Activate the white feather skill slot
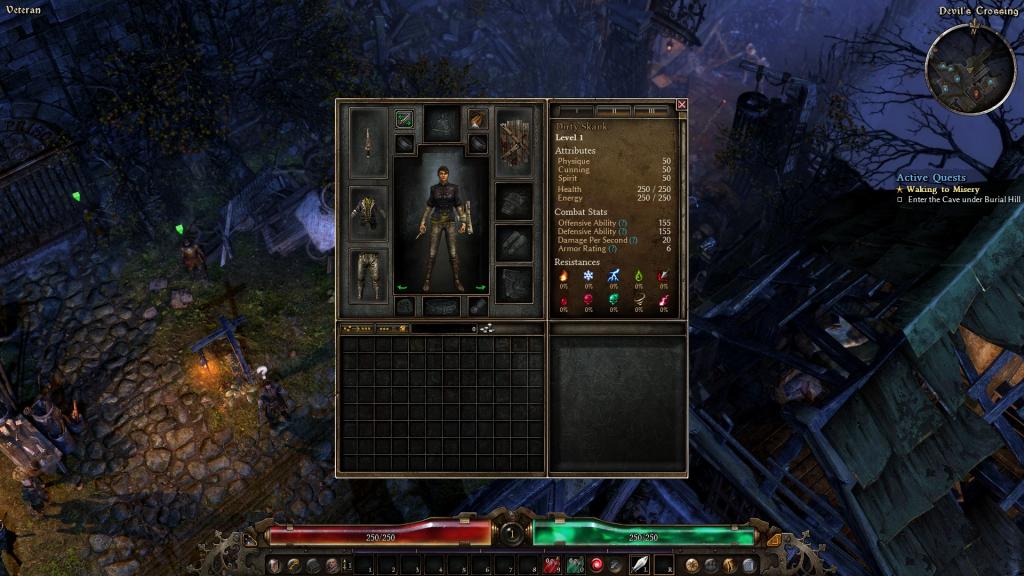This screenshot has height=576, width=1024. [x=639, y=566]
